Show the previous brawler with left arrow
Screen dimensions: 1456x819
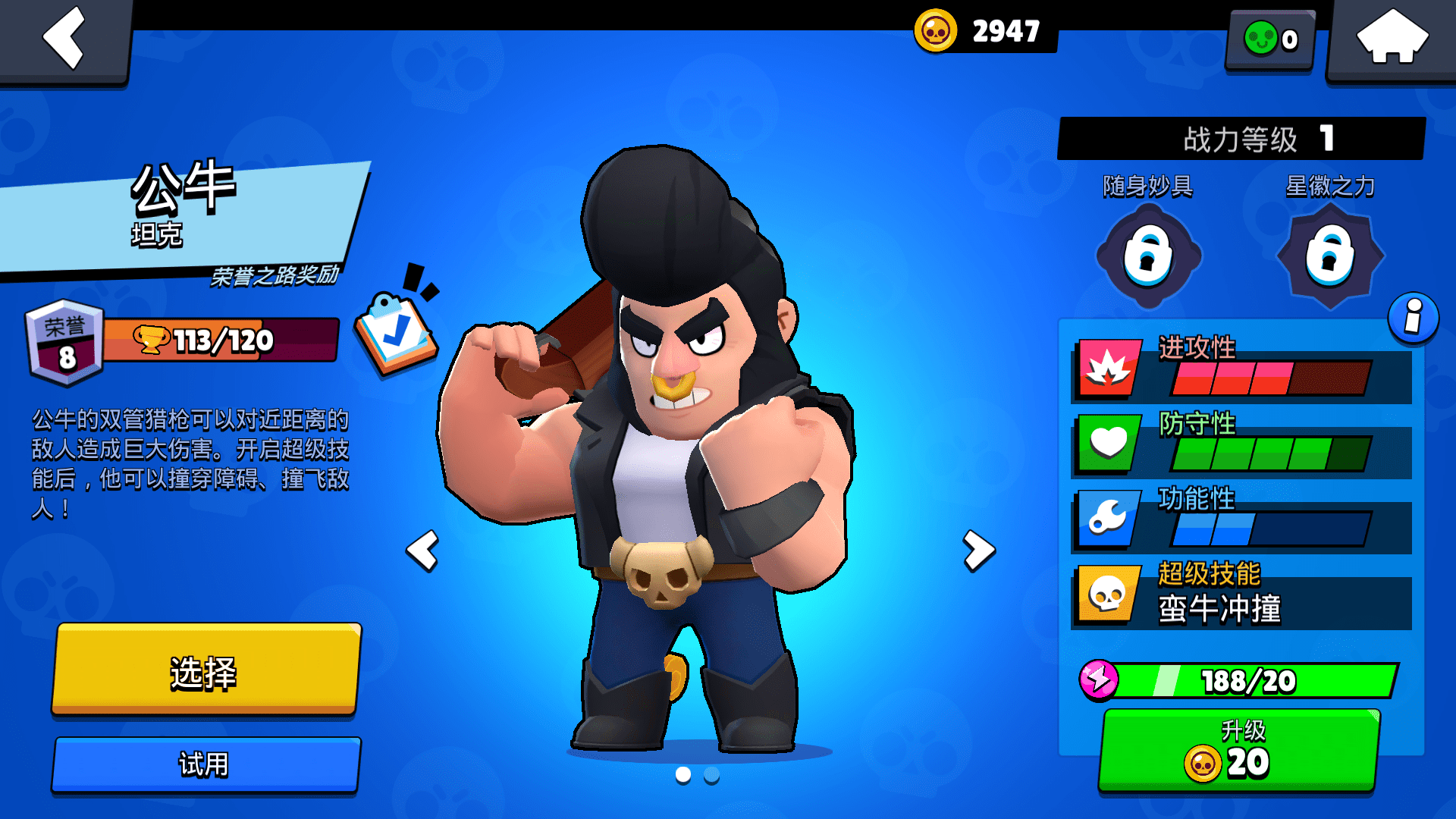click(x=423, y=551)
